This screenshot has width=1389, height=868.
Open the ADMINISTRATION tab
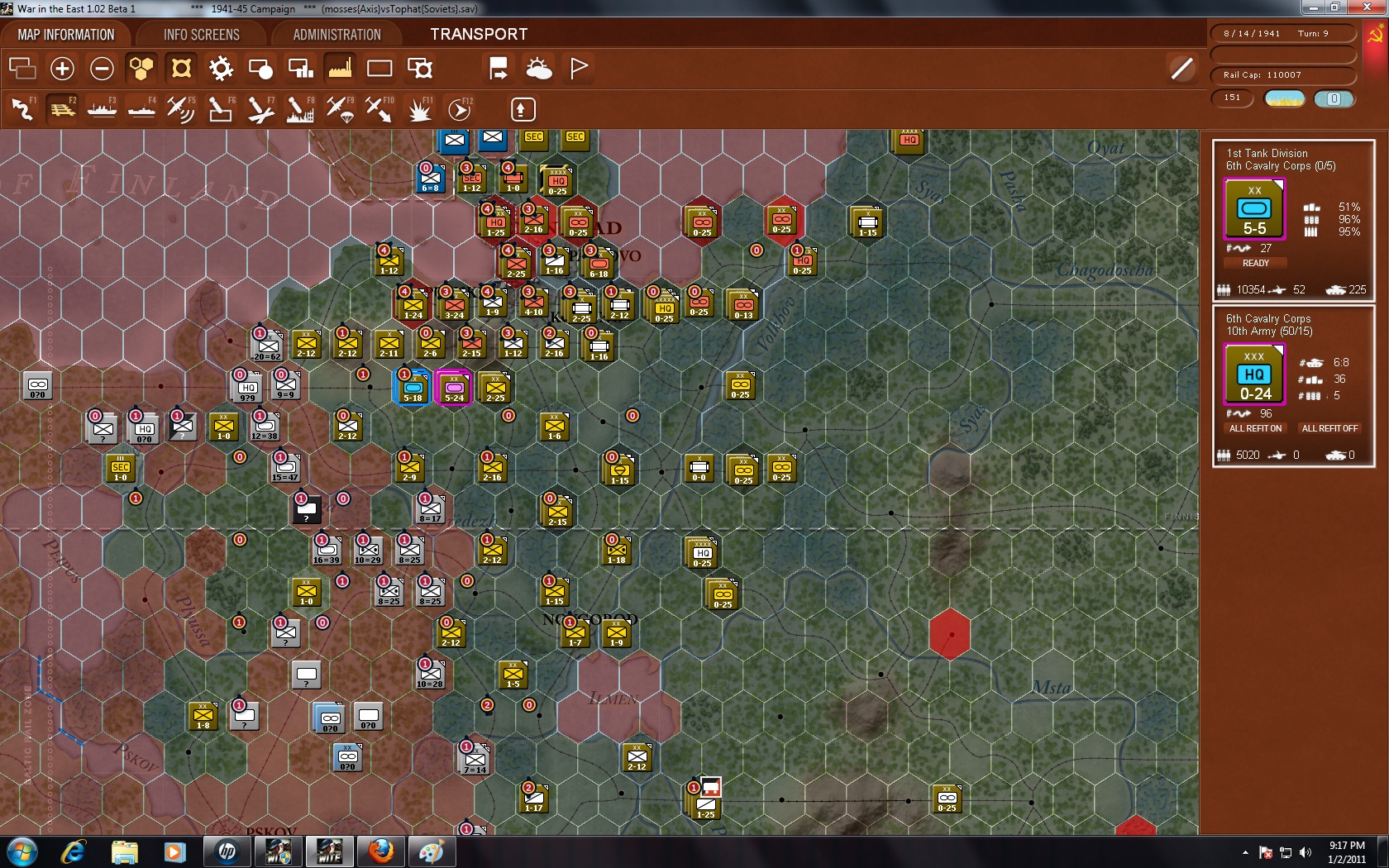click(335, 34)
